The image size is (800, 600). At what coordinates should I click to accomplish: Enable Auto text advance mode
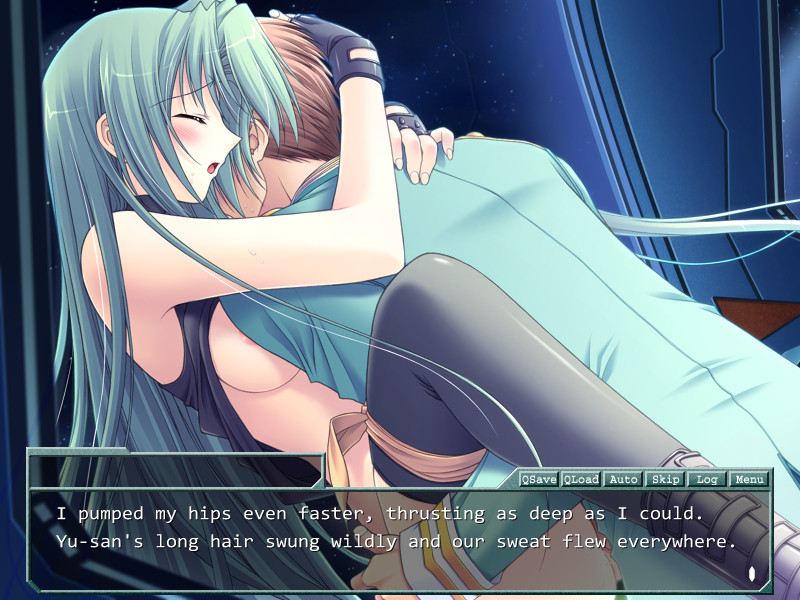(623, 479)
